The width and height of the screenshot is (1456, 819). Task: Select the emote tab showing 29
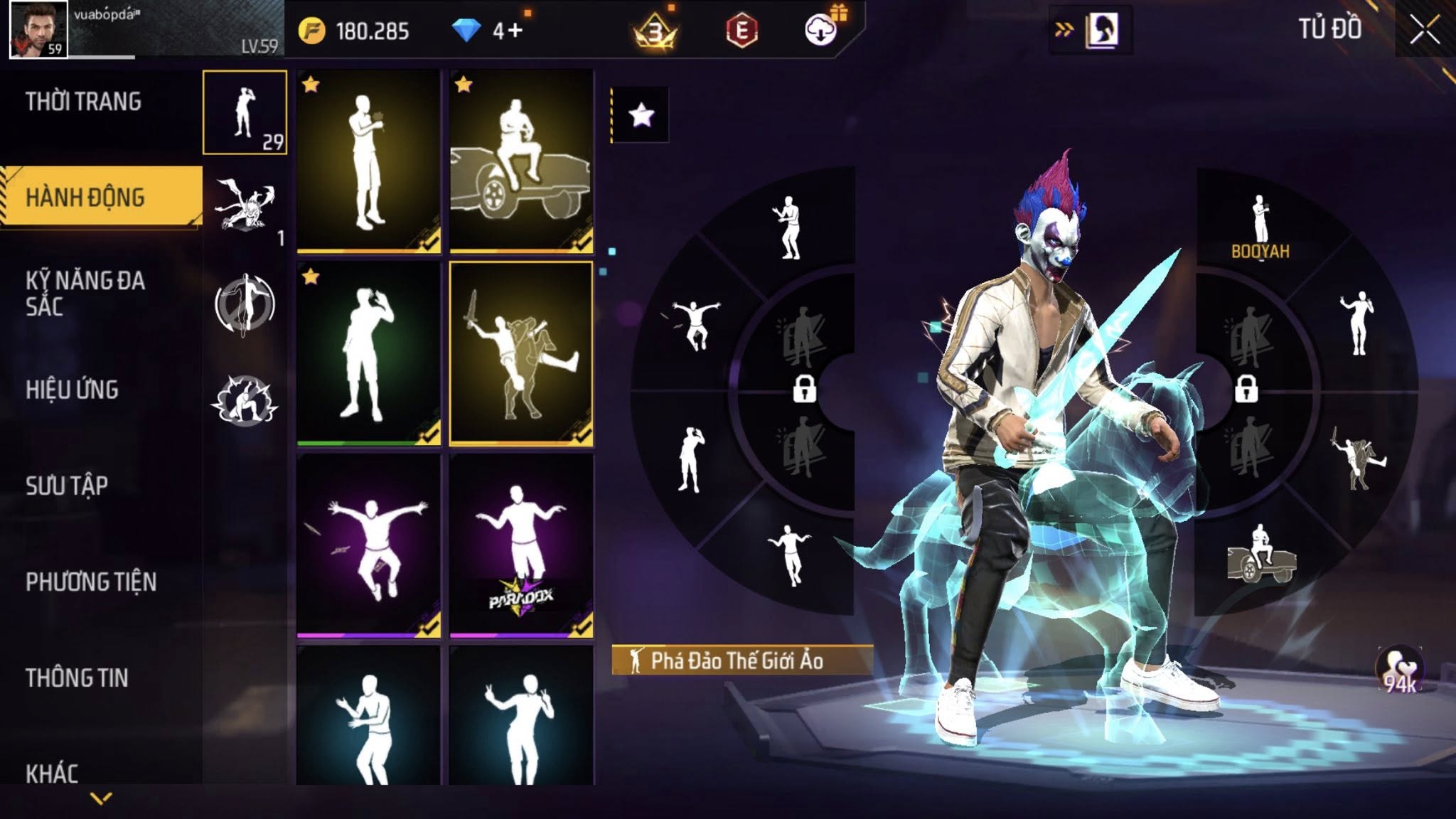245,112
